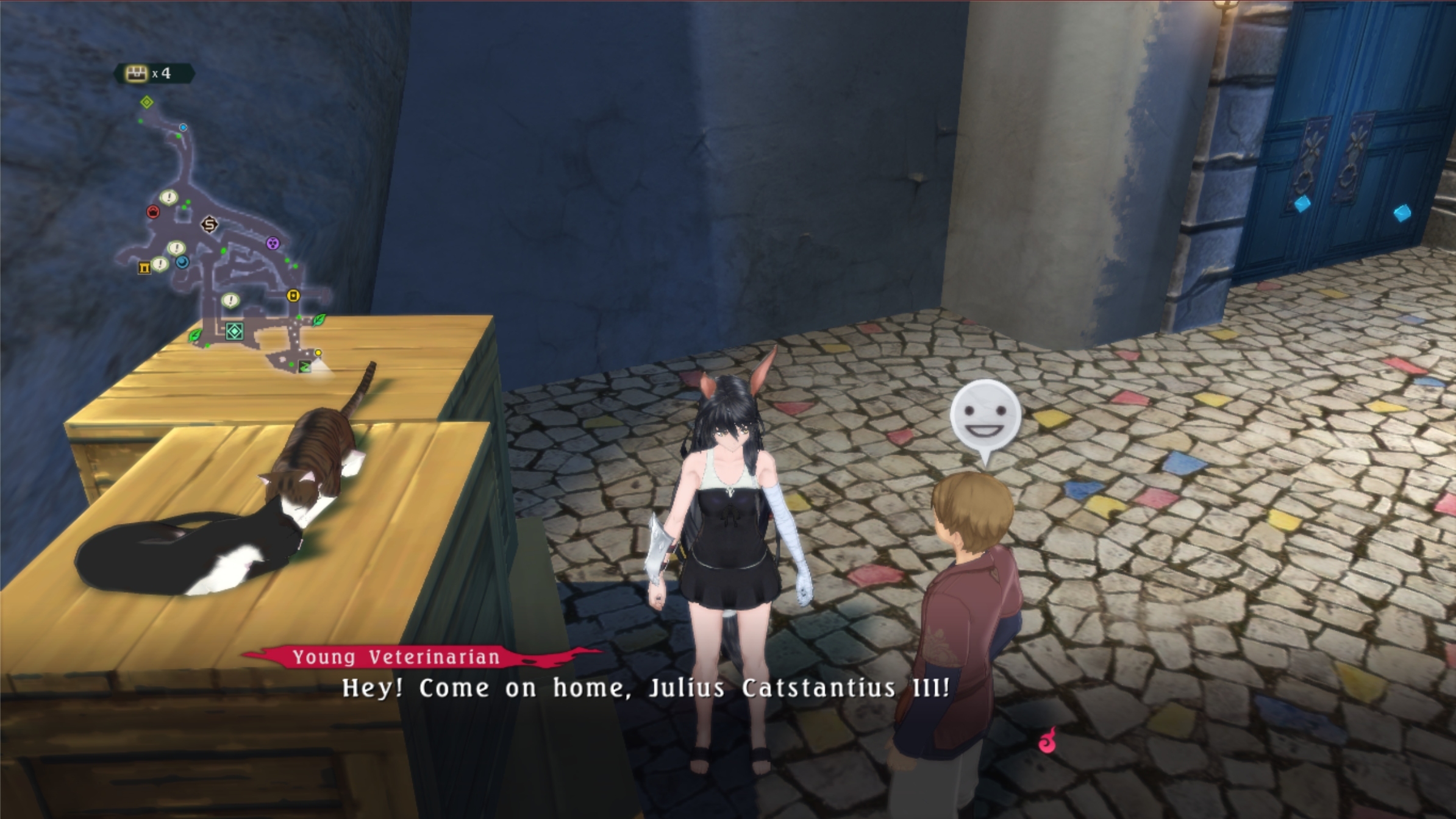Advance the Julius Catstantius dialogue line
This screenshot has height=819, width=1456.
click(645, 688)
